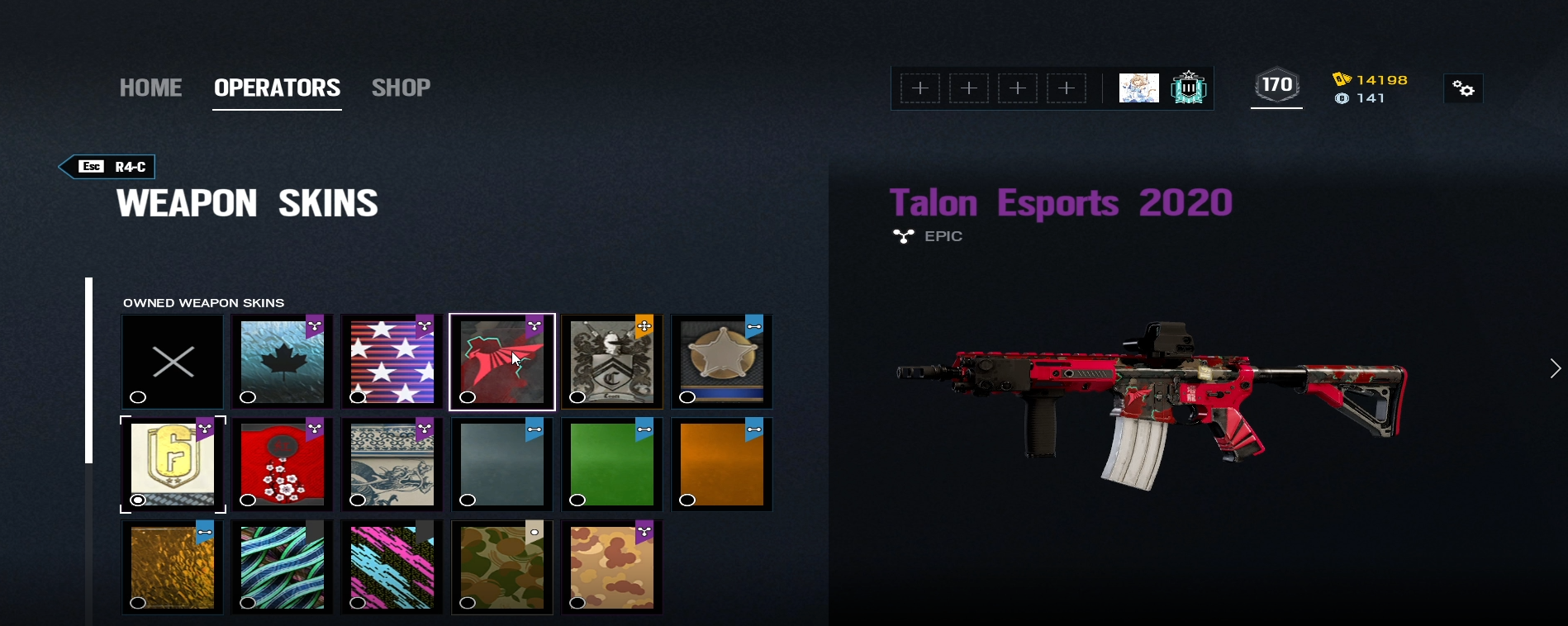1568x626 pixels.
Task: Click the R6 credits icon showing 141
Action: tap(1342, 98)
